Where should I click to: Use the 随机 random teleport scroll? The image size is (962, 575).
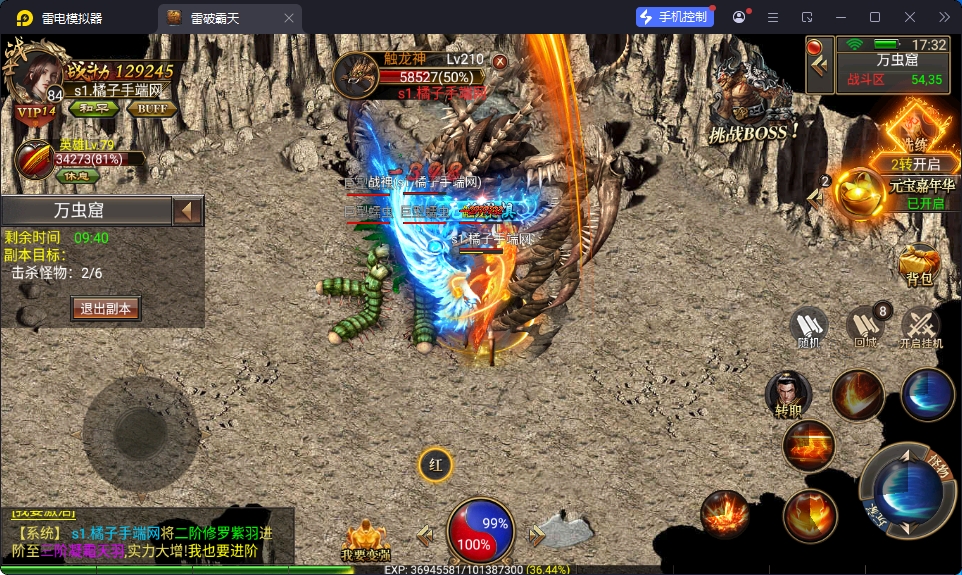pyautogui.click(x=809, y=327)
